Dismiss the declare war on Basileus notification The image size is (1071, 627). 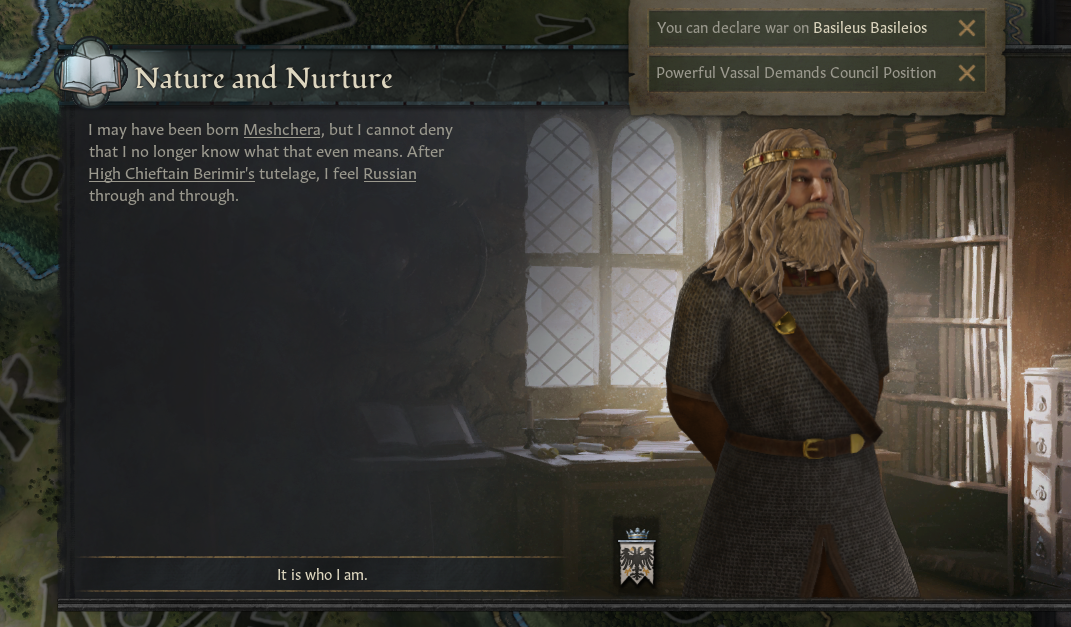966,28
